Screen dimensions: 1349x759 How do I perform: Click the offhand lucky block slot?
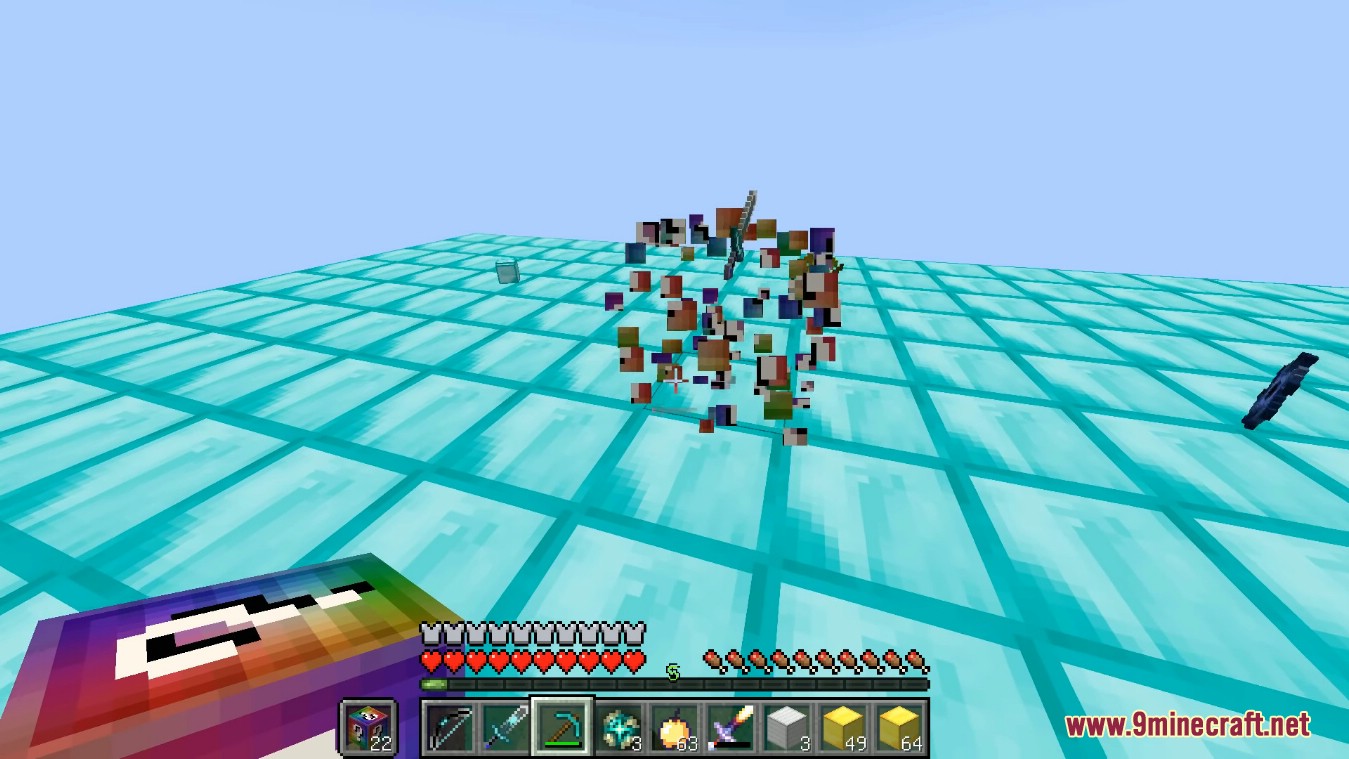click(x=370, y=728)
